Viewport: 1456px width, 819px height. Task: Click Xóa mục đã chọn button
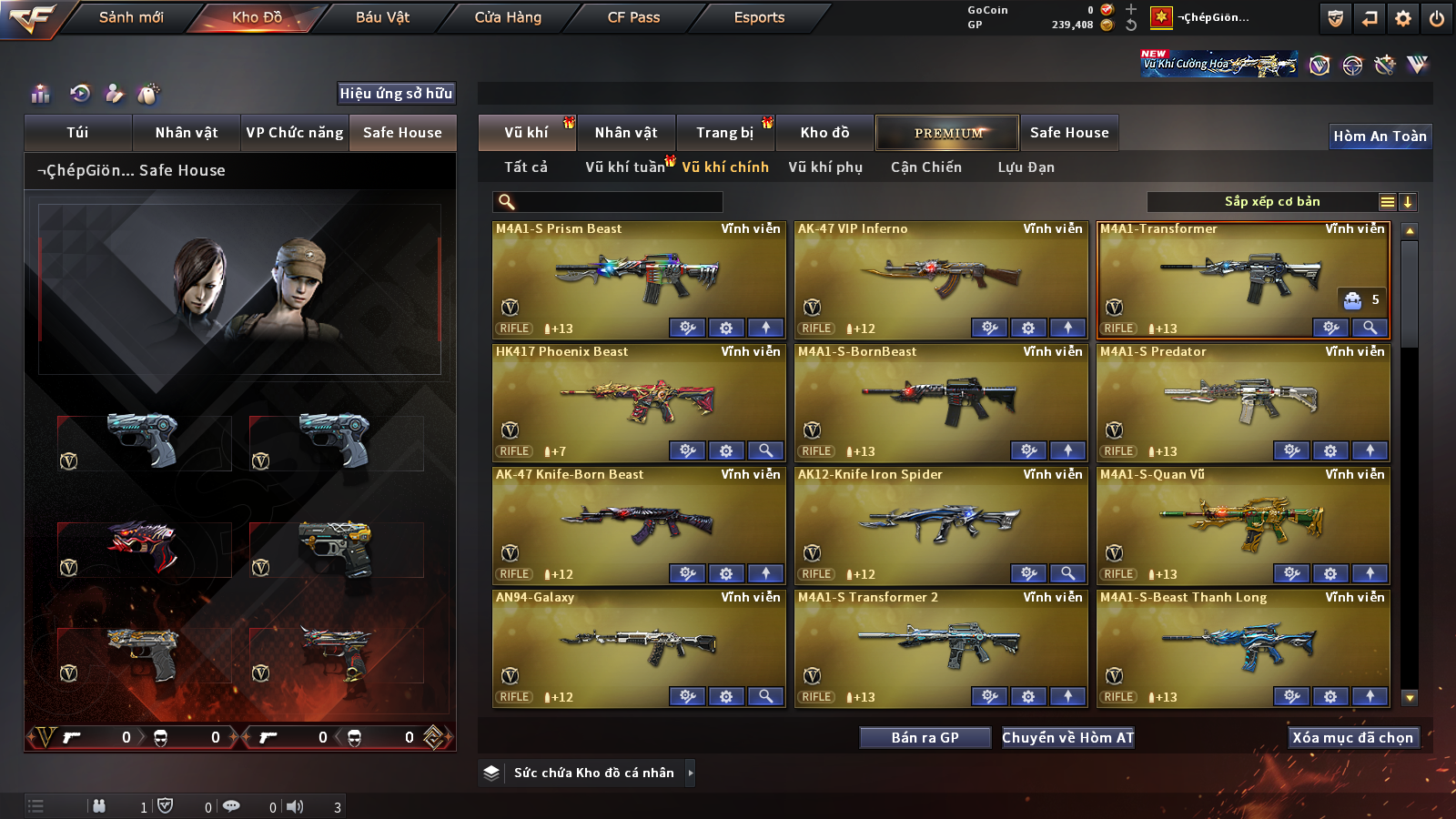1352,738
